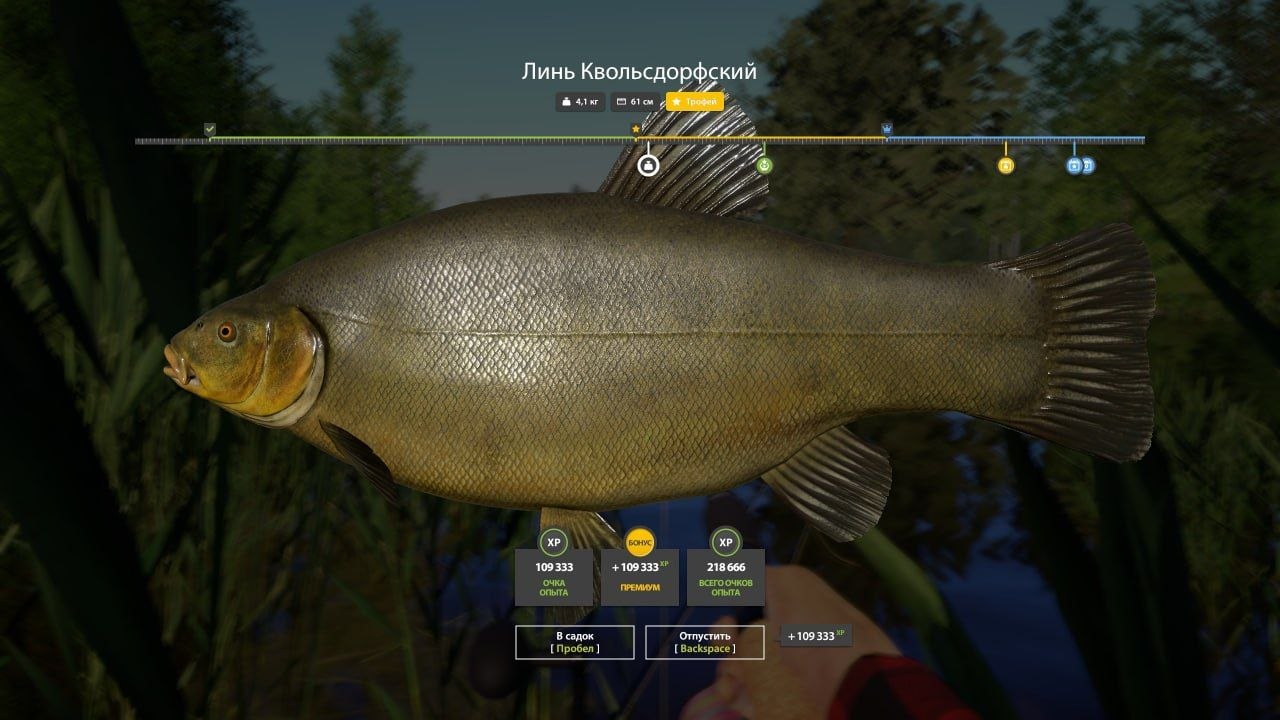Click the yellow coin icon on the scale
1280x720 pixels.
click(x=1005, y=164)
